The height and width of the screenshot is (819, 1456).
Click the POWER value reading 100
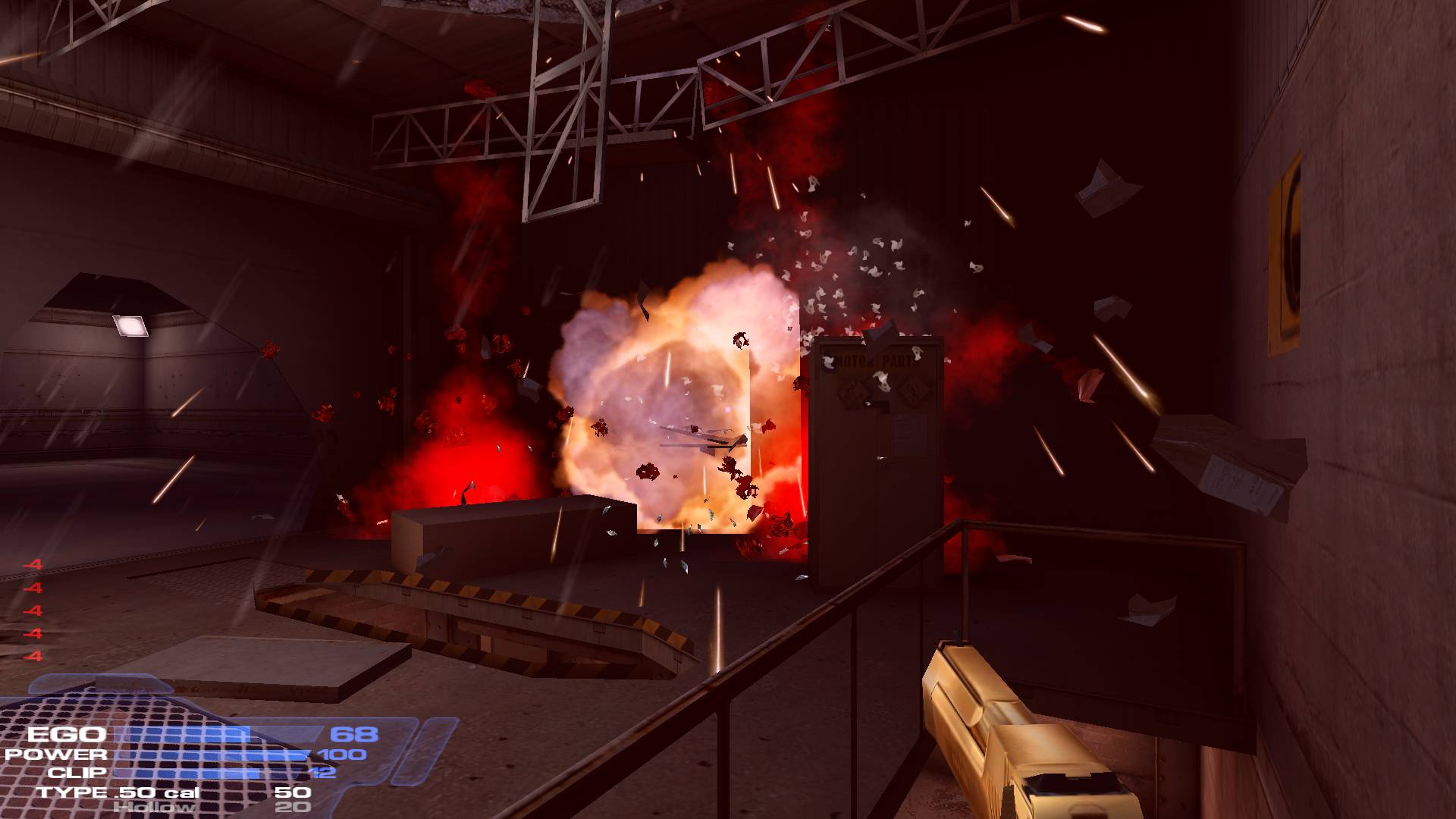(343, 755)
